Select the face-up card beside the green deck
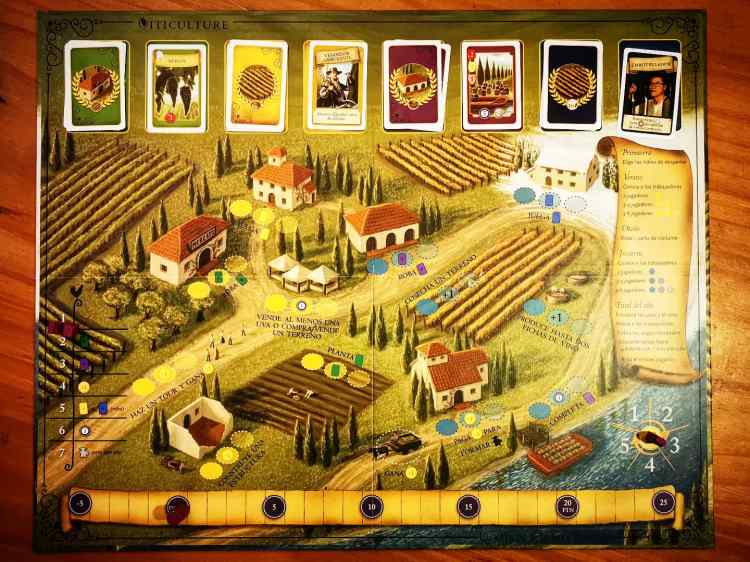 (175, 86)
